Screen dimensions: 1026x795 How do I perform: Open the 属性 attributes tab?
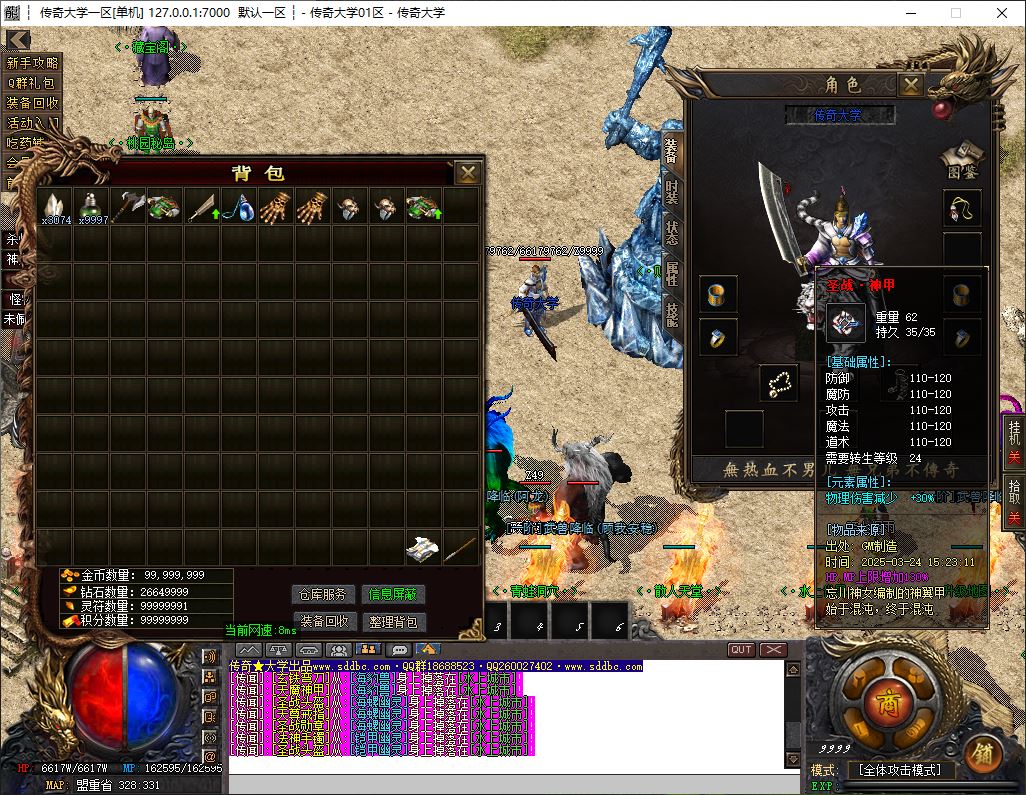(x=671, y=275)
